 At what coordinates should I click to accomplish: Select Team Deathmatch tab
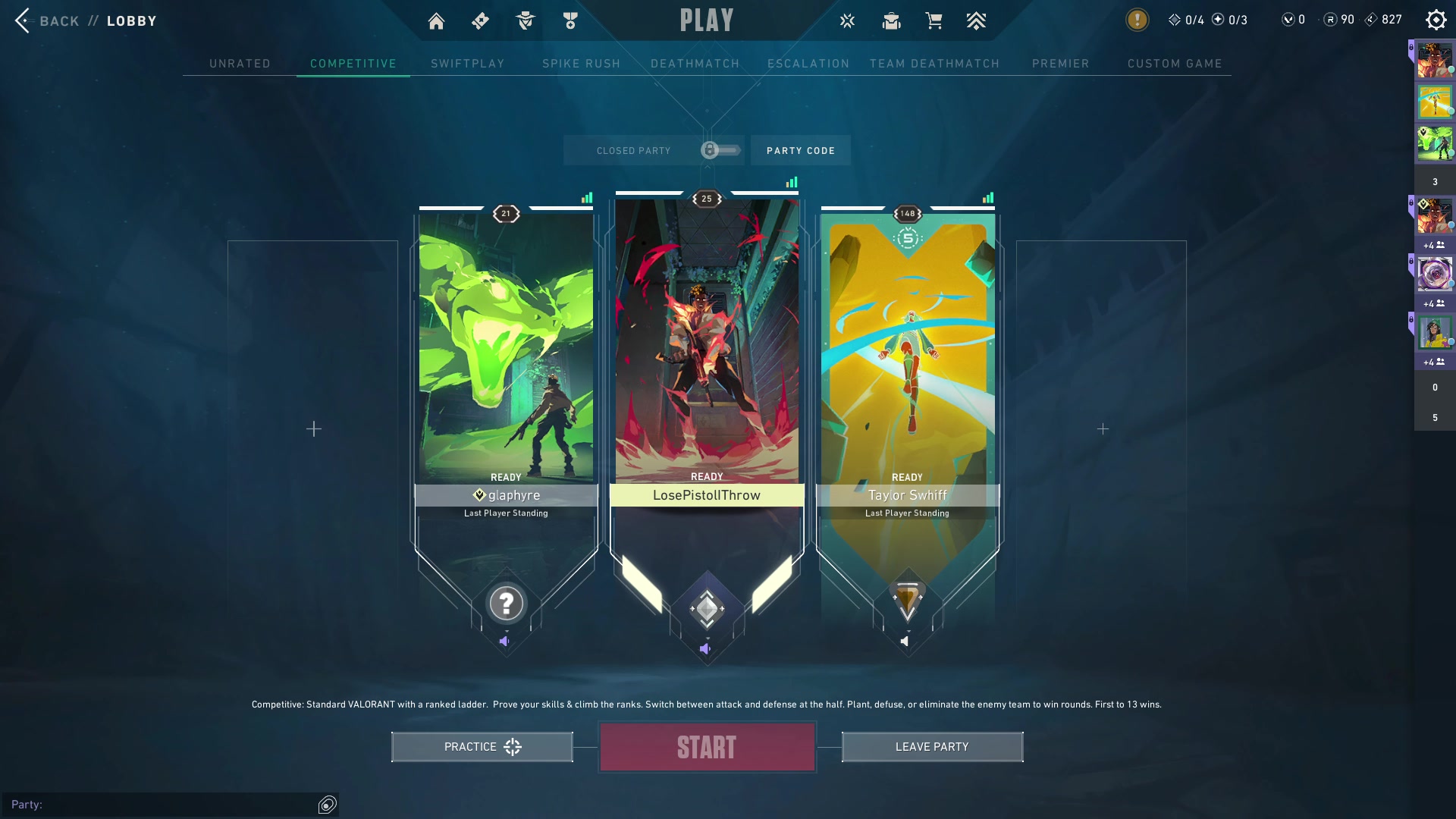tap(934, 64)
